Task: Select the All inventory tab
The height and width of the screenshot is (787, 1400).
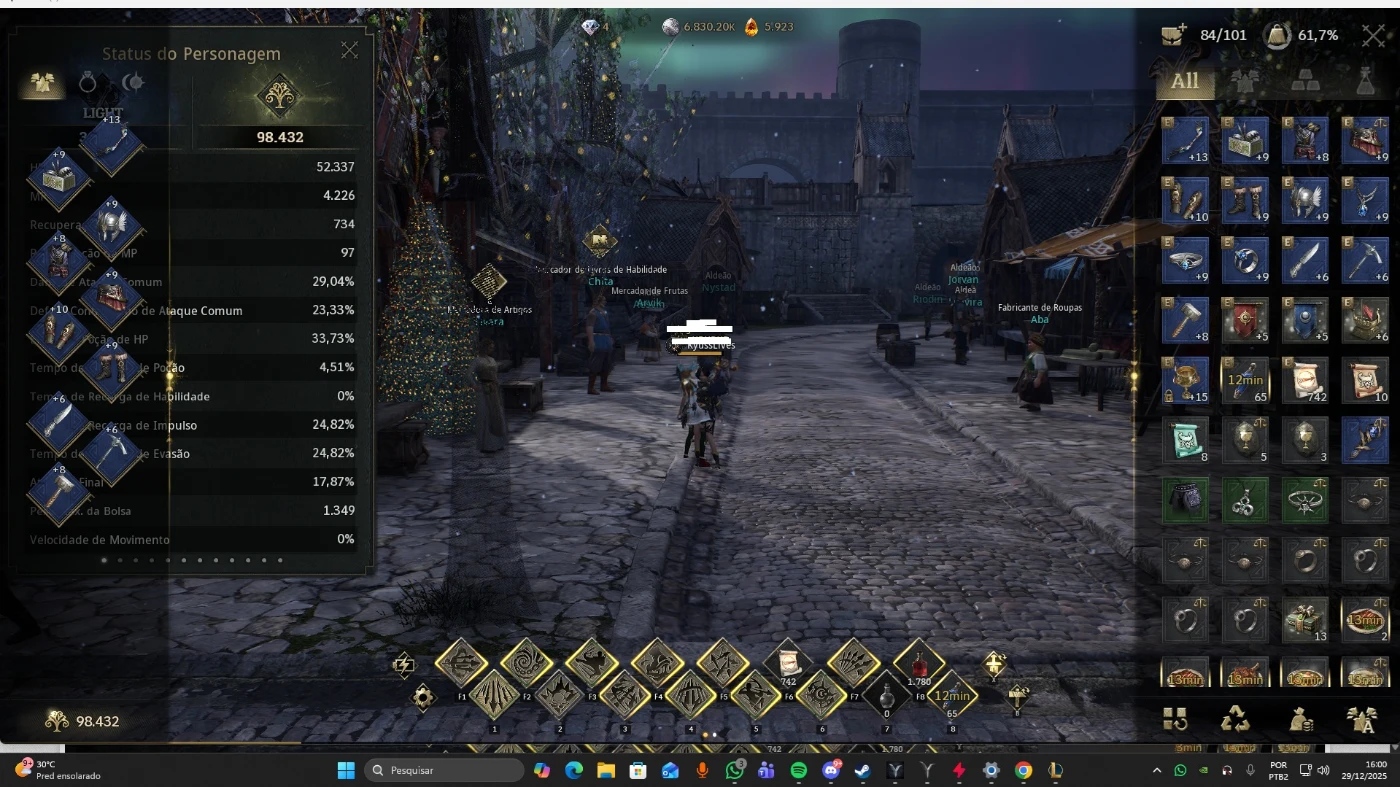Action: coord(1185,82)
